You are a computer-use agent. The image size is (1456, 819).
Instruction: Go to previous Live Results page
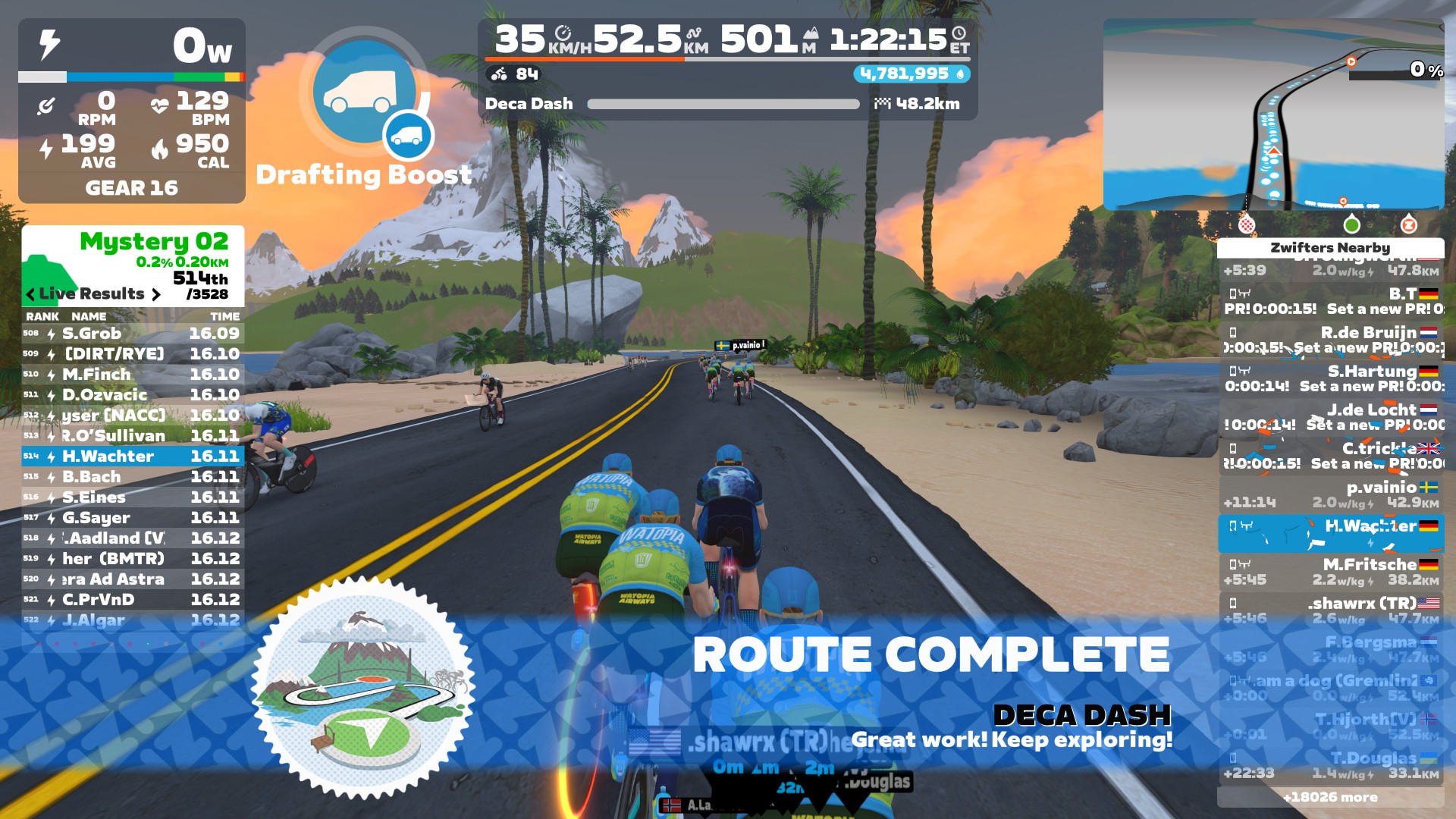[x=30, y=294]
